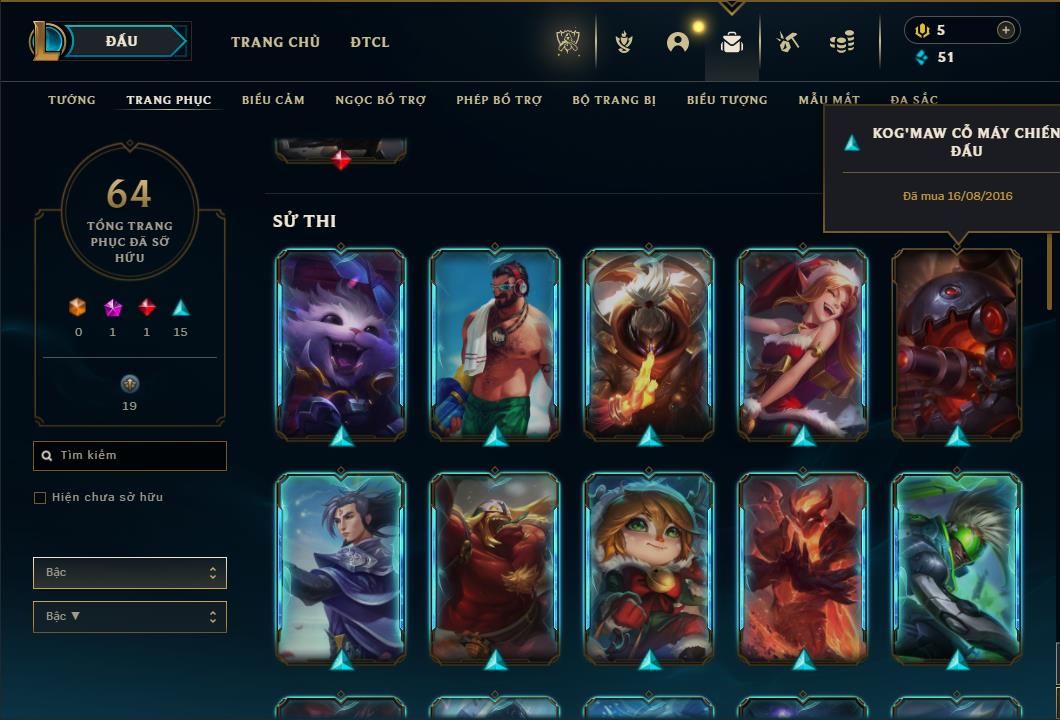Open the Bậc ▼ sort dropdown
The height and width of the screenshot is (720, 1060).
click(130, 617)
